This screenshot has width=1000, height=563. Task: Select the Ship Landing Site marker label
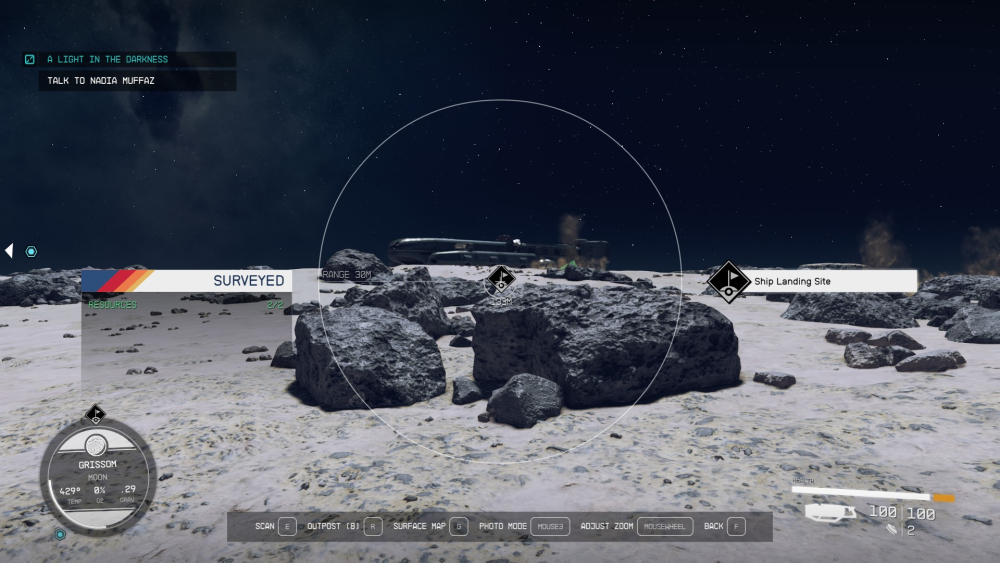point(791,282)
